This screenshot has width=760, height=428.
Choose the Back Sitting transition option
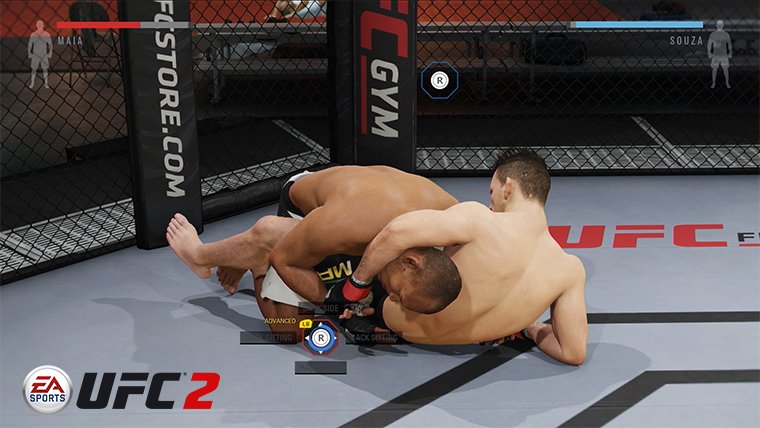[375, 338]
